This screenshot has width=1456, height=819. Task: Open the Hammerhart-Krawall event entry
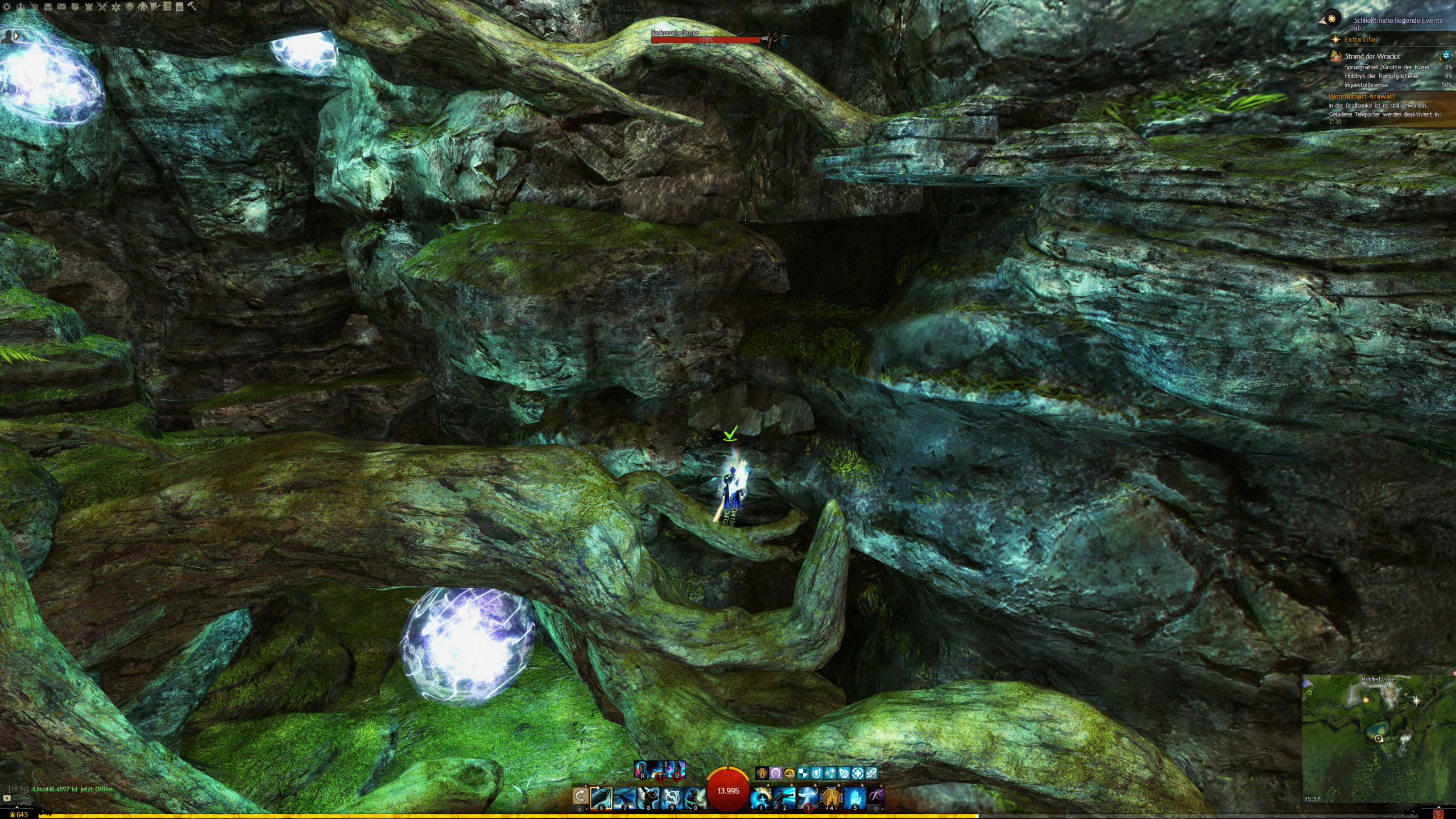1362,96
